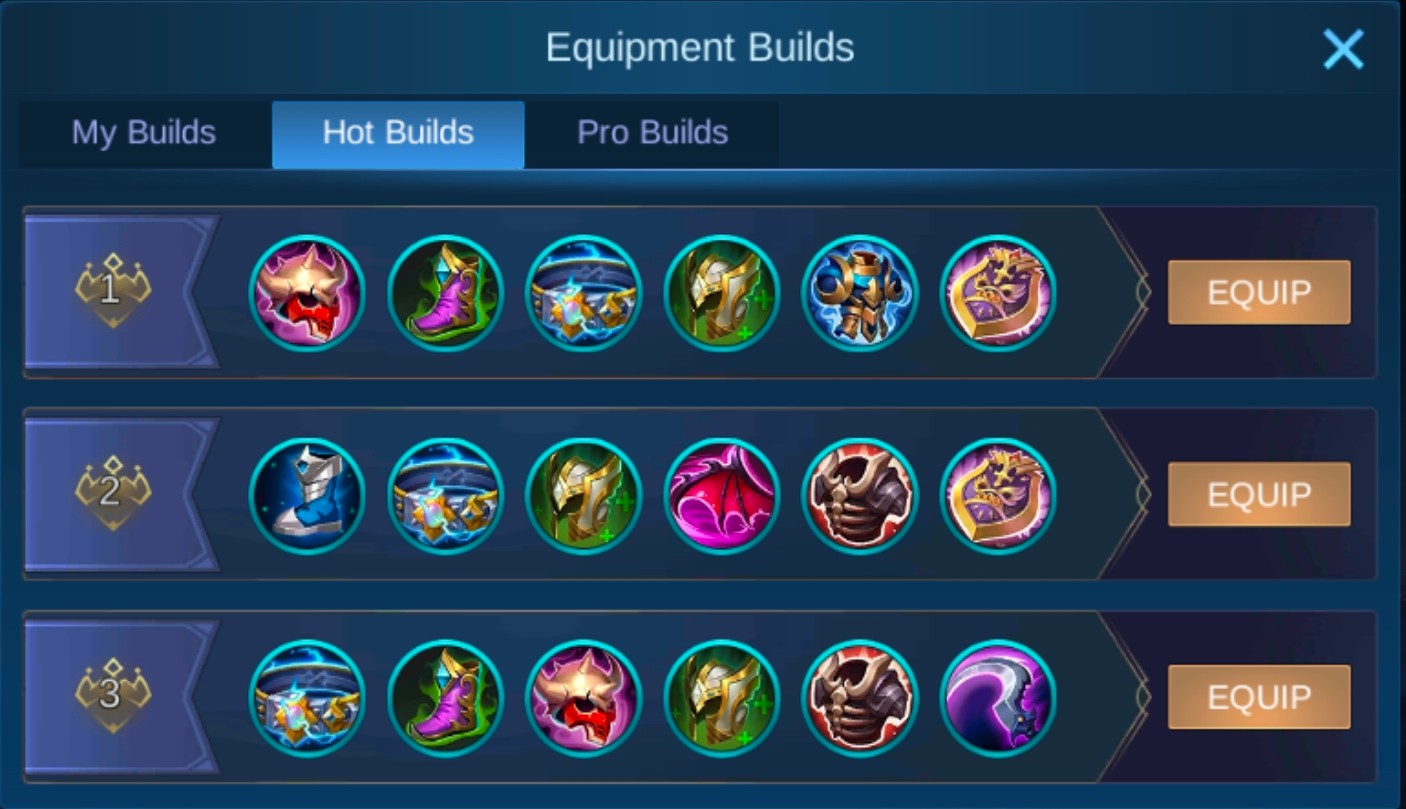
Task: Click the pink winged item in build 2
Action: [721, 494]
